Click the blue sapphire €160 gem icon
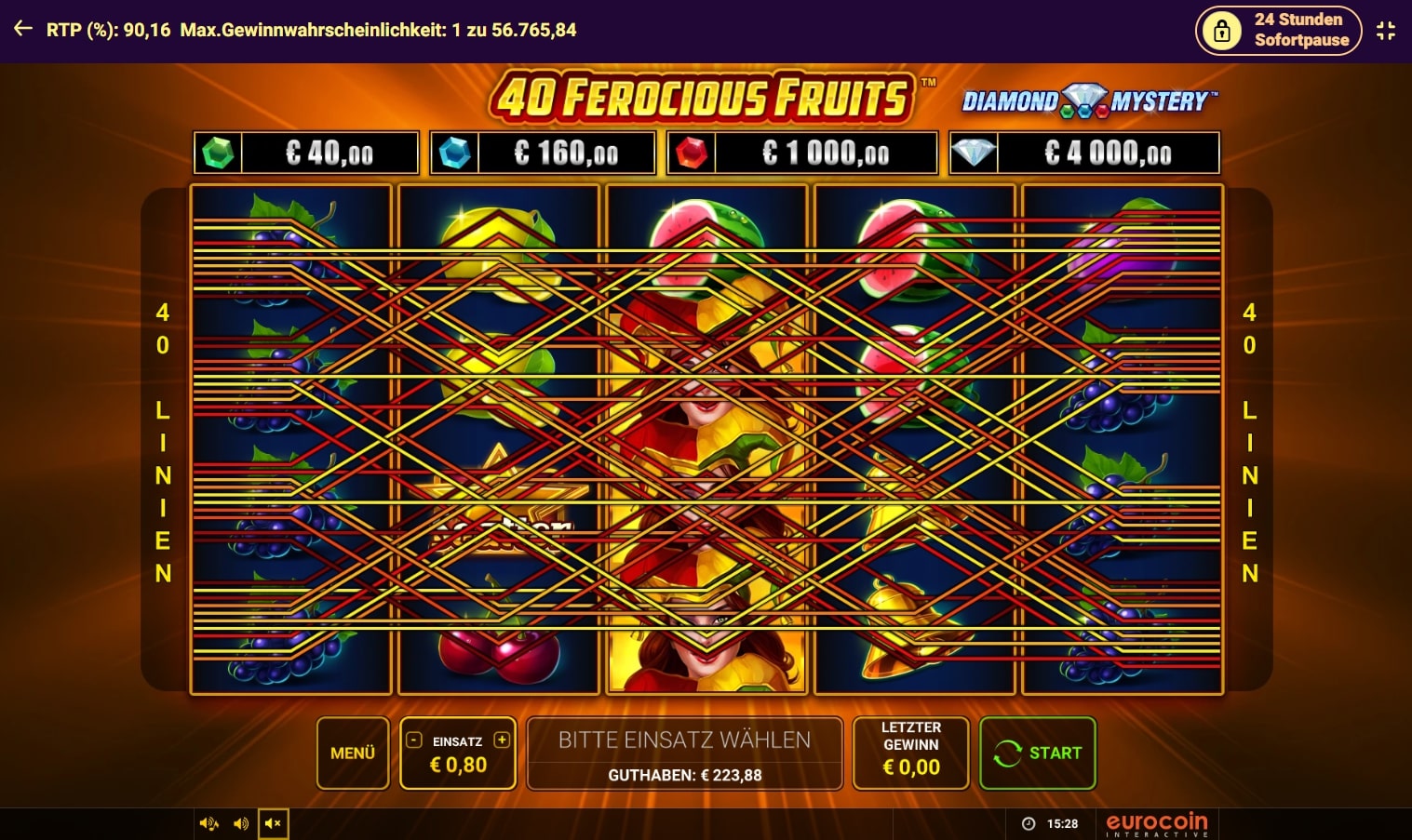Screen dimensions: 1412x840 pyautogui.click(x=453, y=152)
